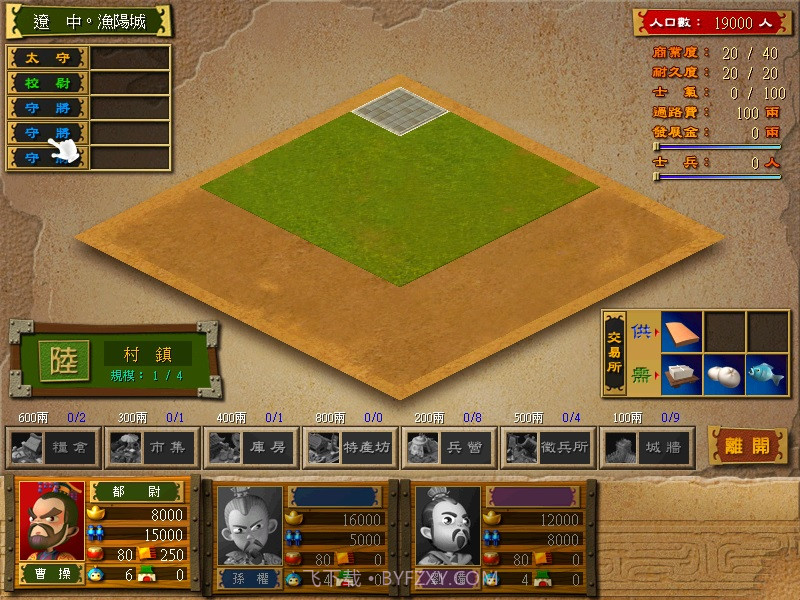Pick the demanded tofu trade good
This screenshot has height=600, width=800.
pos(681,374)
